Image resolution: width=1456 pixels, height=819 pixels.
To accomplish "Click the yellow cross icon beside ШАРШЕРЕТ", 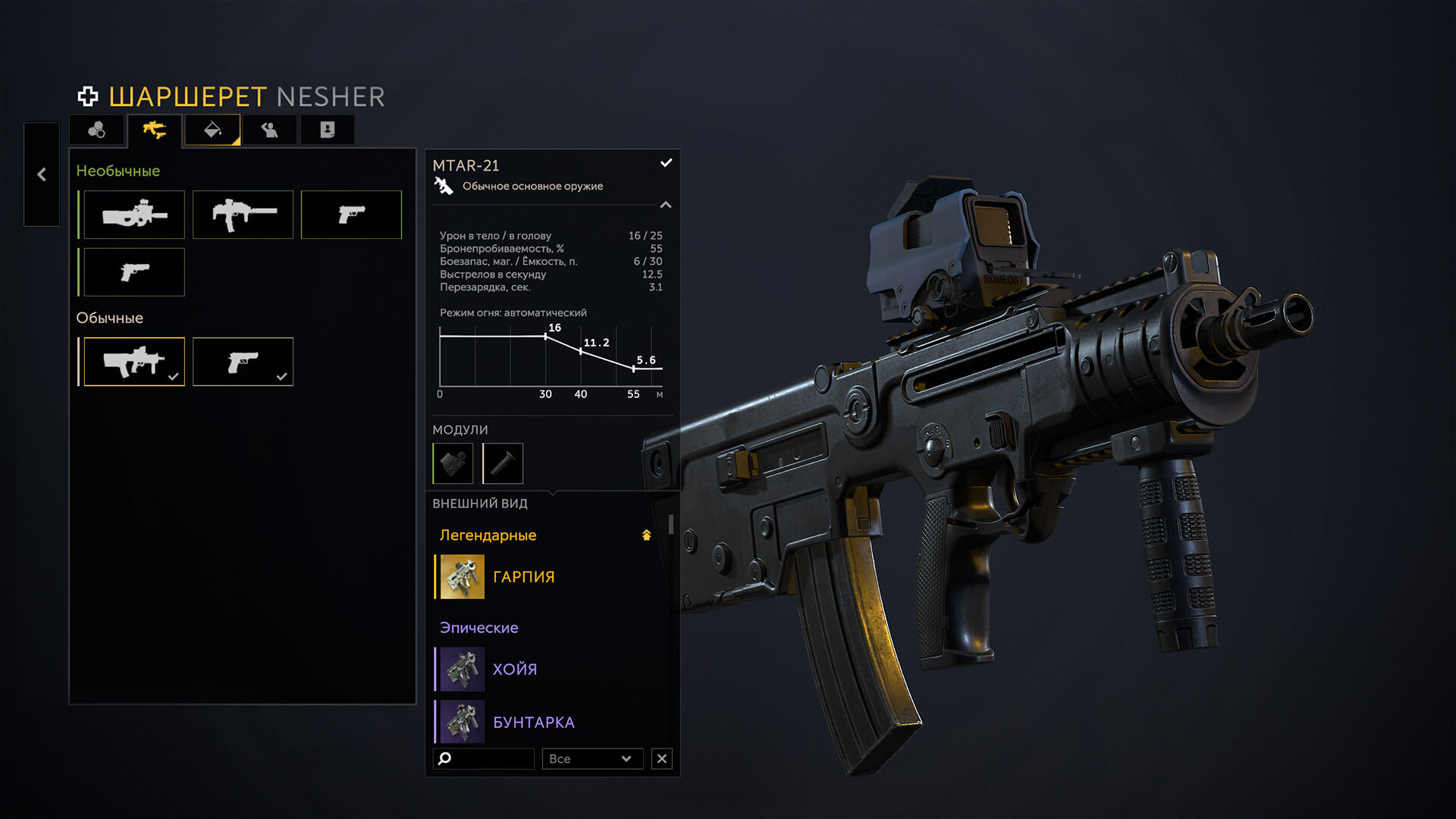I will (x=89, y=96).
